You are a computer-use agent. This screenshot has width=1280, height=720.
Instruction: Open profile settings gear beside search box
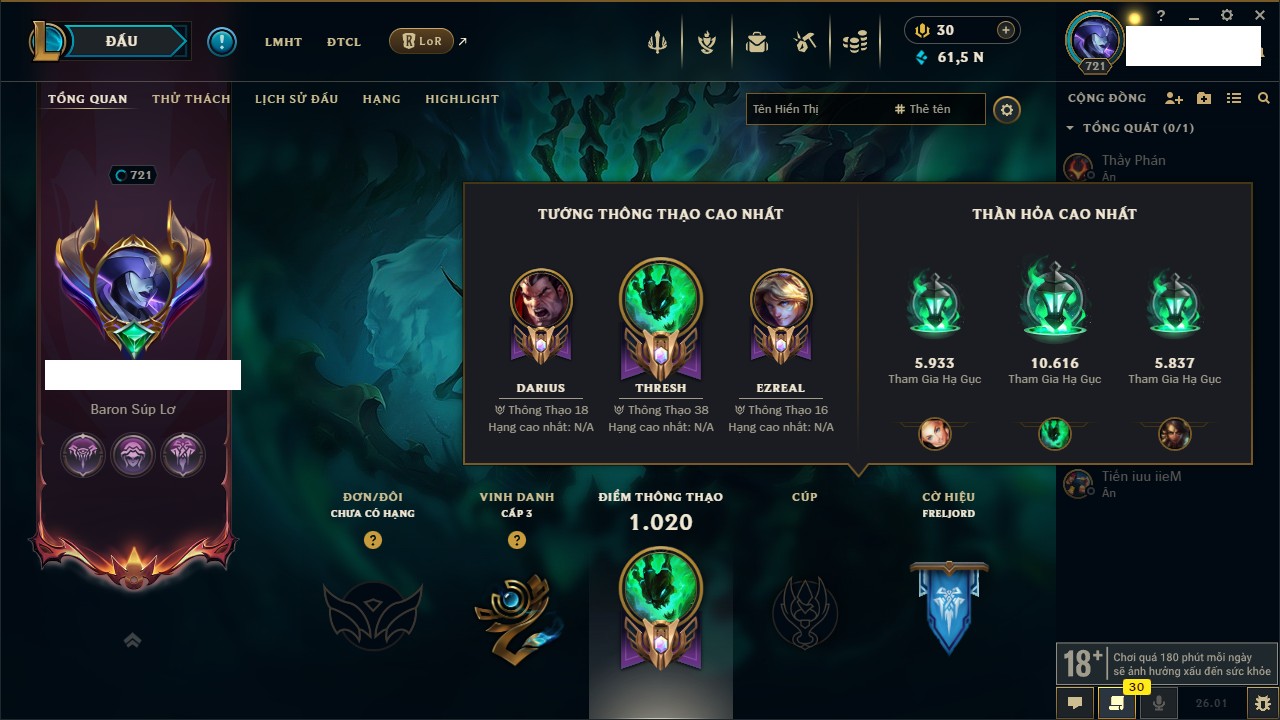1007,110
